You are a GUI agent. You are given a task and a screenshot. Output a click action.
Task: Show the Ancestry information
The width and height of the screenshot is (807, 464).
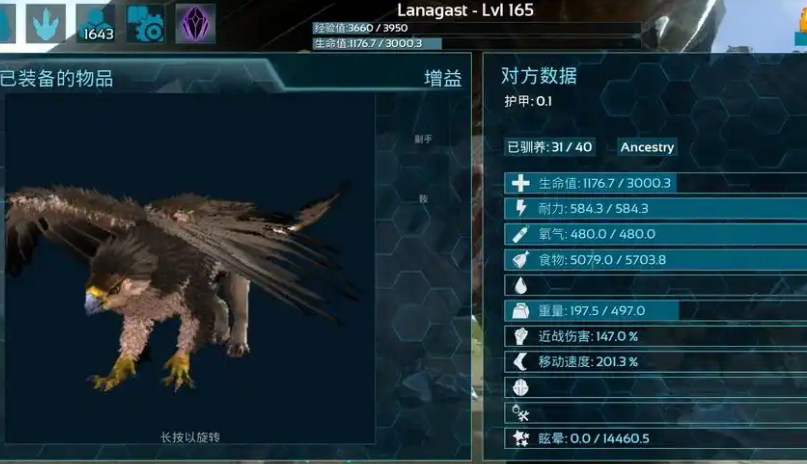point(647,147)
